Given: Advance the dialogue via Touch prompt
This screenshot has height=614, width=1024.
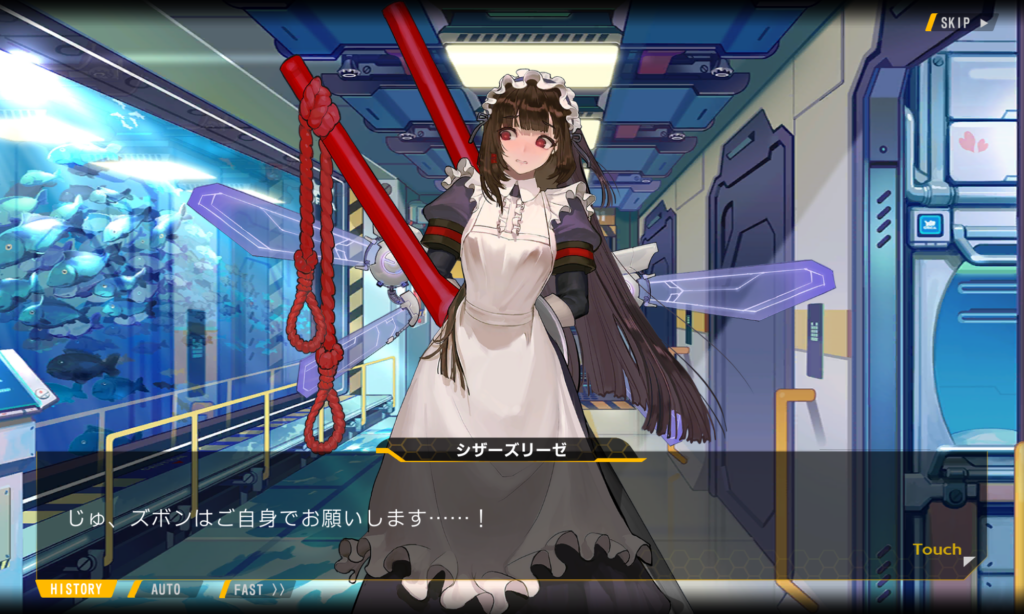Looking at the screenshot, I should coord(940,550).
